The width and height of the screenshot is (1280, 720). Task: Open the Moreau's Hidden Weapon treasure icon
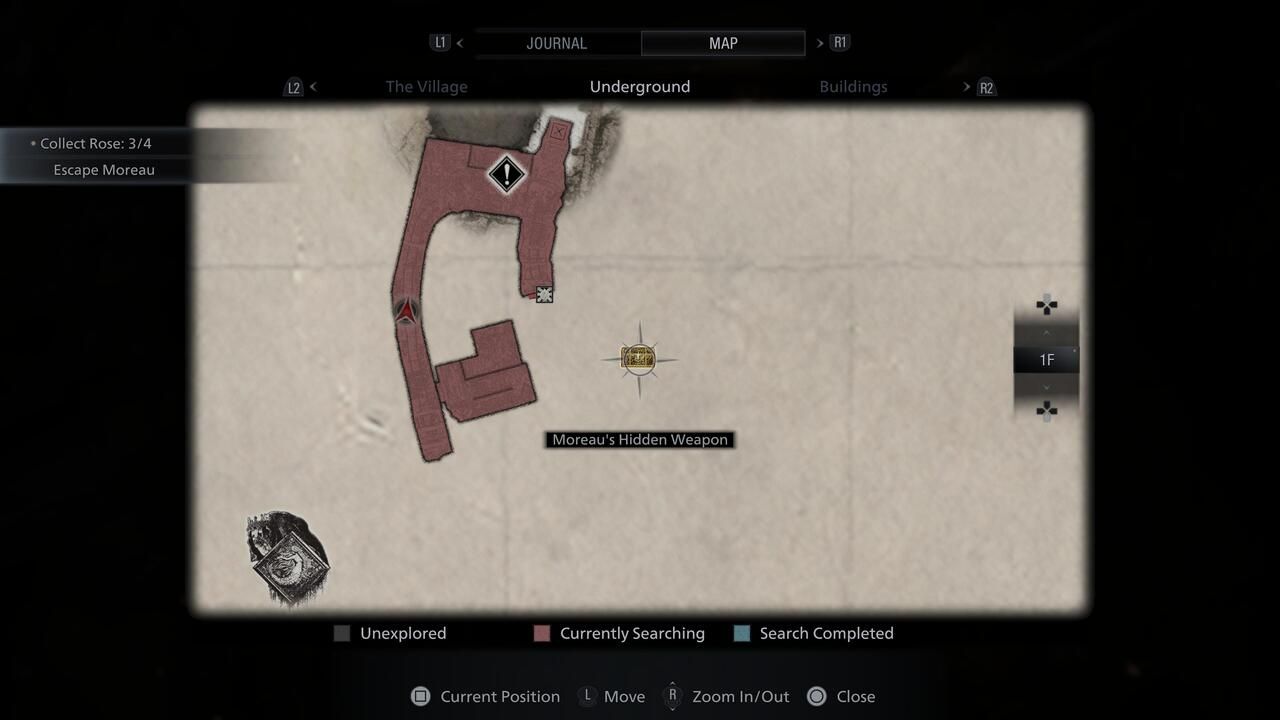[638, 358]
